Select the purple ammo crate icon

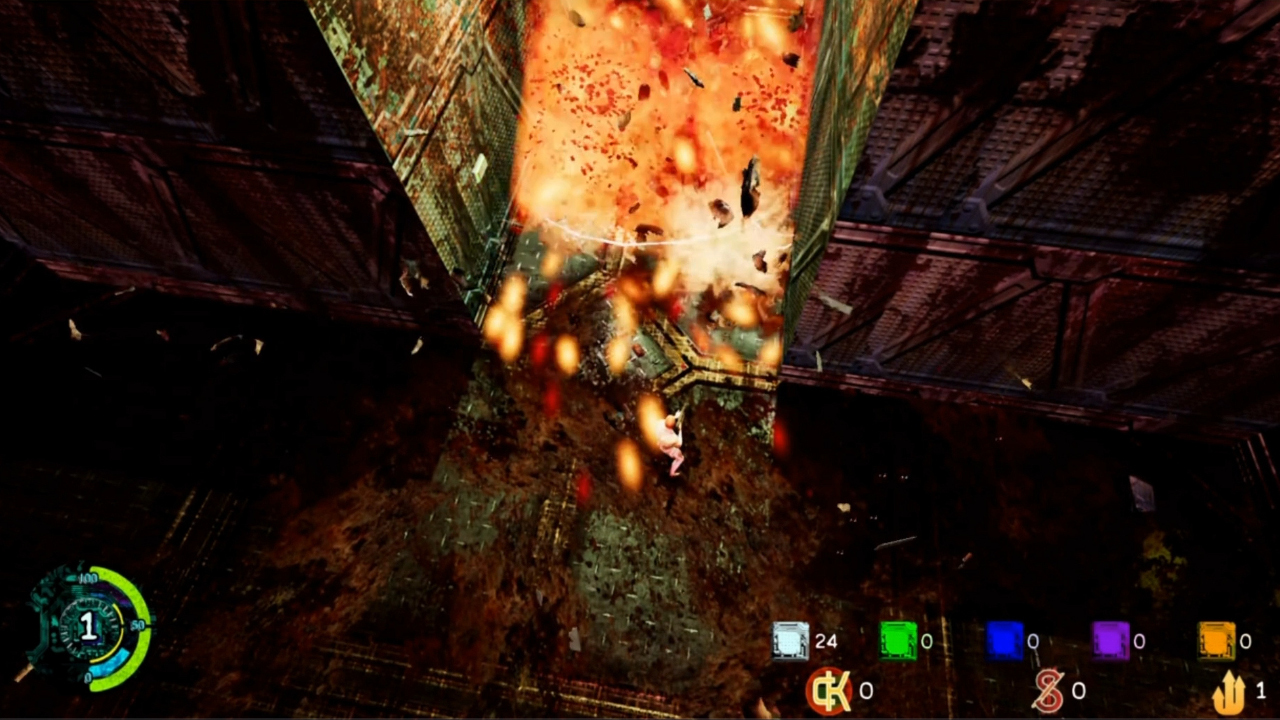point(1110,641)
